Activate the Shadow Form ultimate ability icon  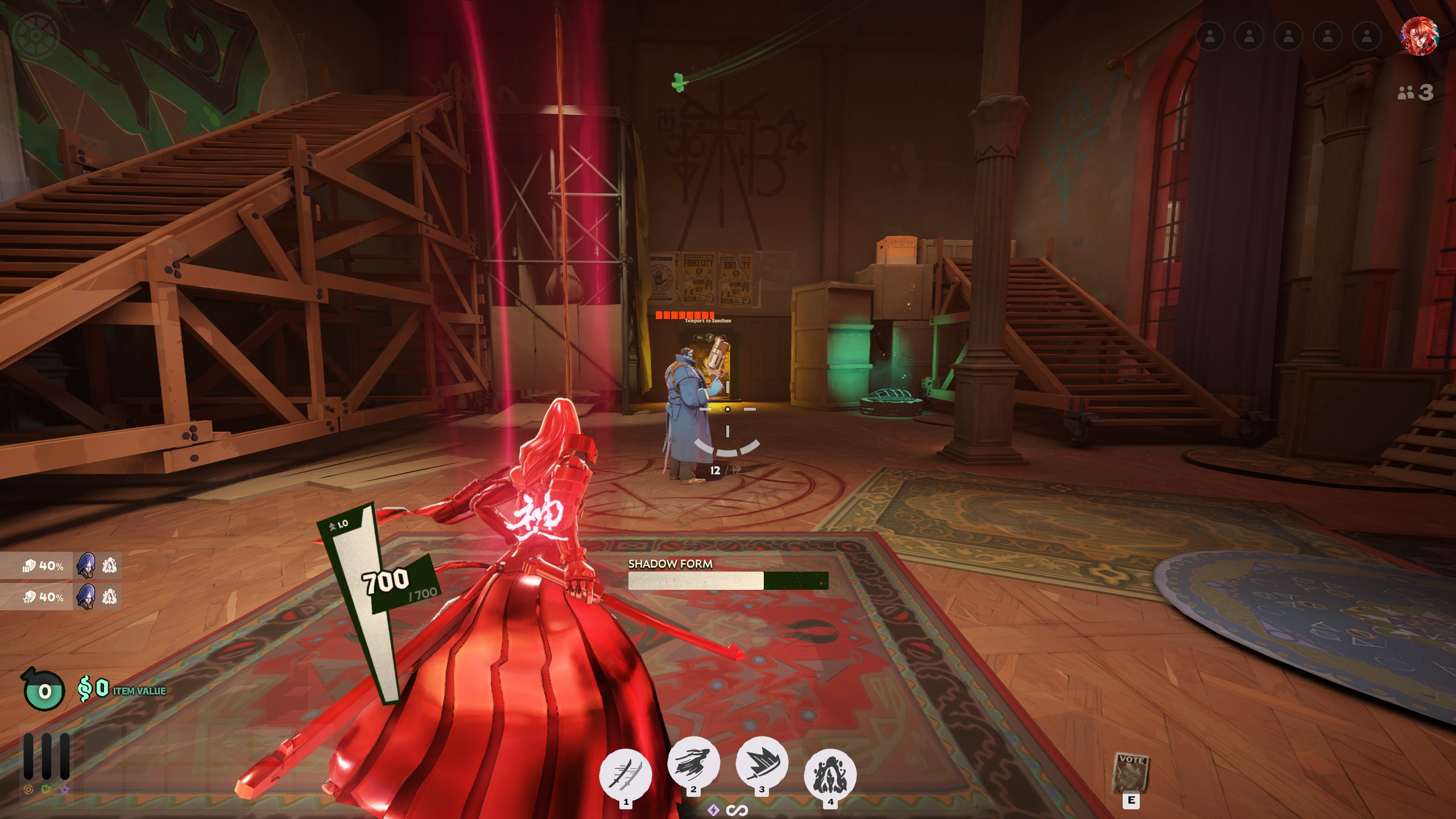[830, 774]
